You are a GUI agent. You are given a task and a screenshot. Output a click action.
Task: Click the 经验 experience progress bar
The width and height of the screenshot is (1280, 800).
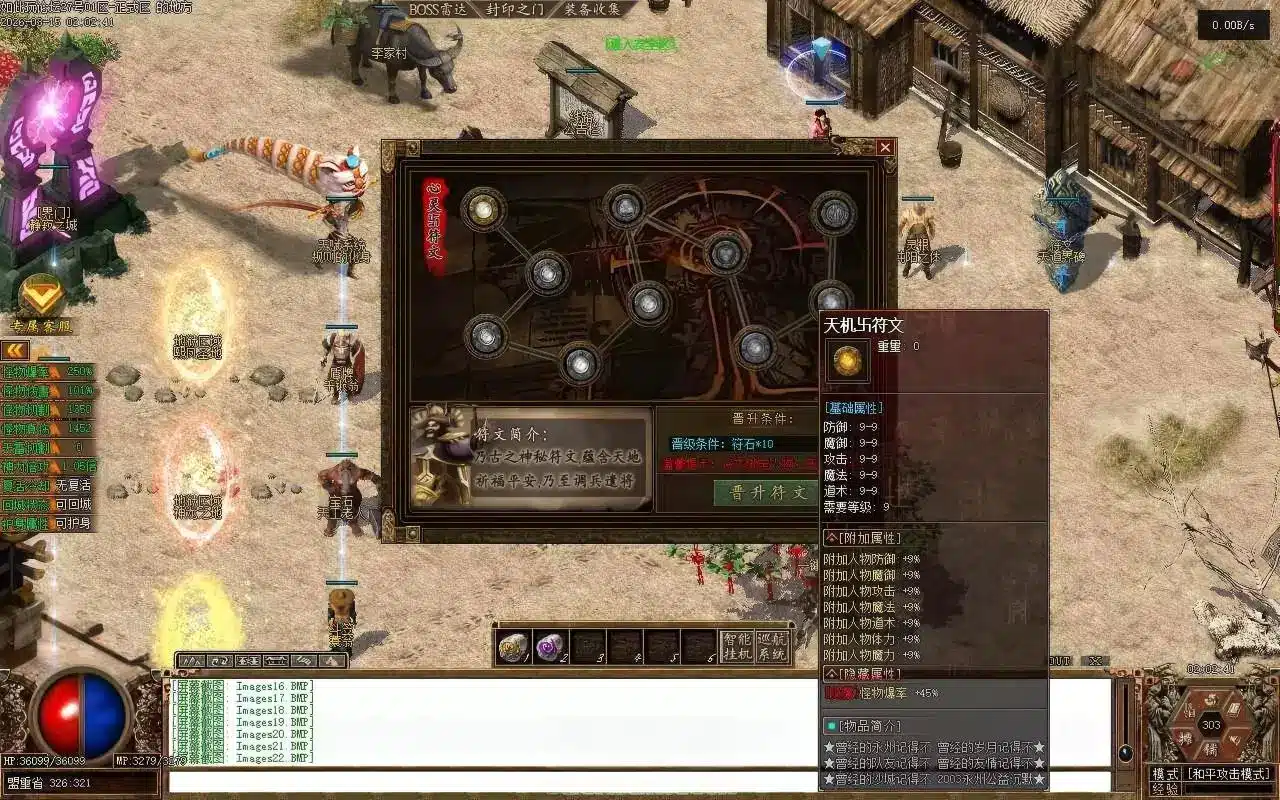[1230, 788]
